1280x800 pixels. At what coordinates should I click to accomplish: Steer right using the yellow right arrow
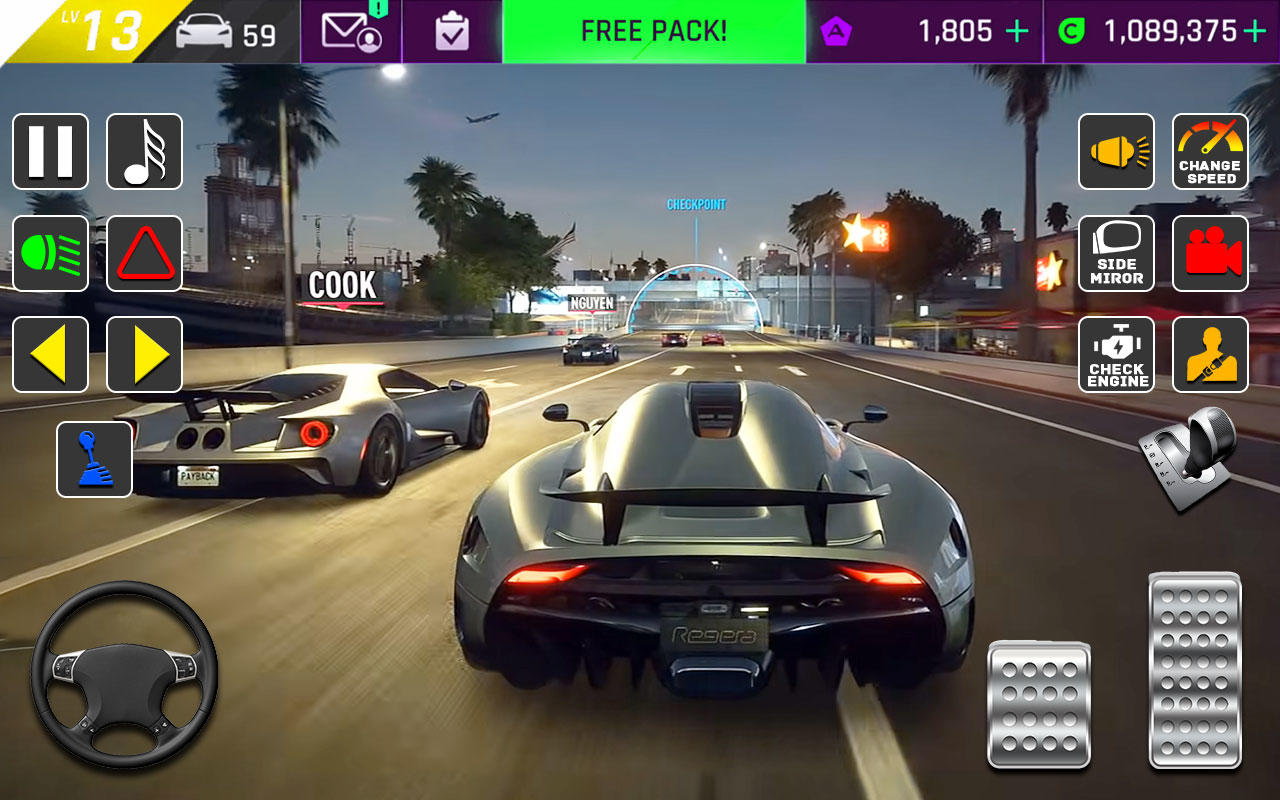(144, 354)
